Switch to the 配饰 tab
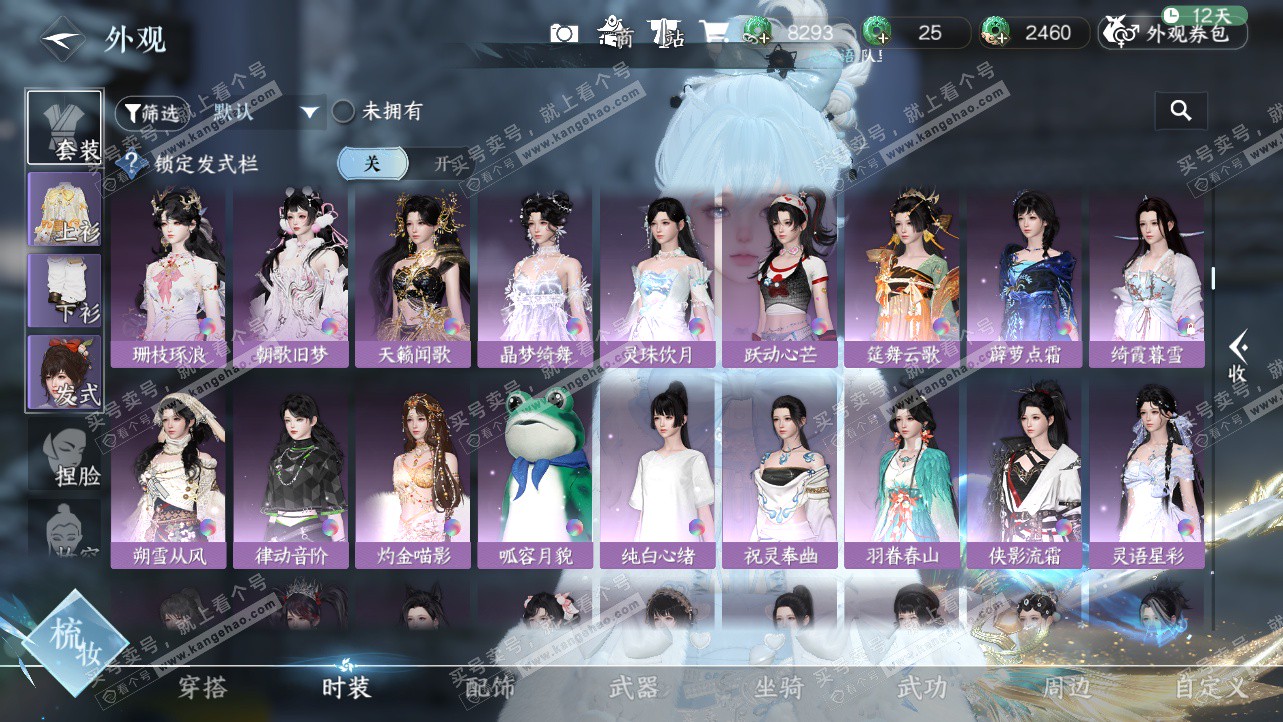This screenshot has width=1283, height=722. tap(490, 688)
